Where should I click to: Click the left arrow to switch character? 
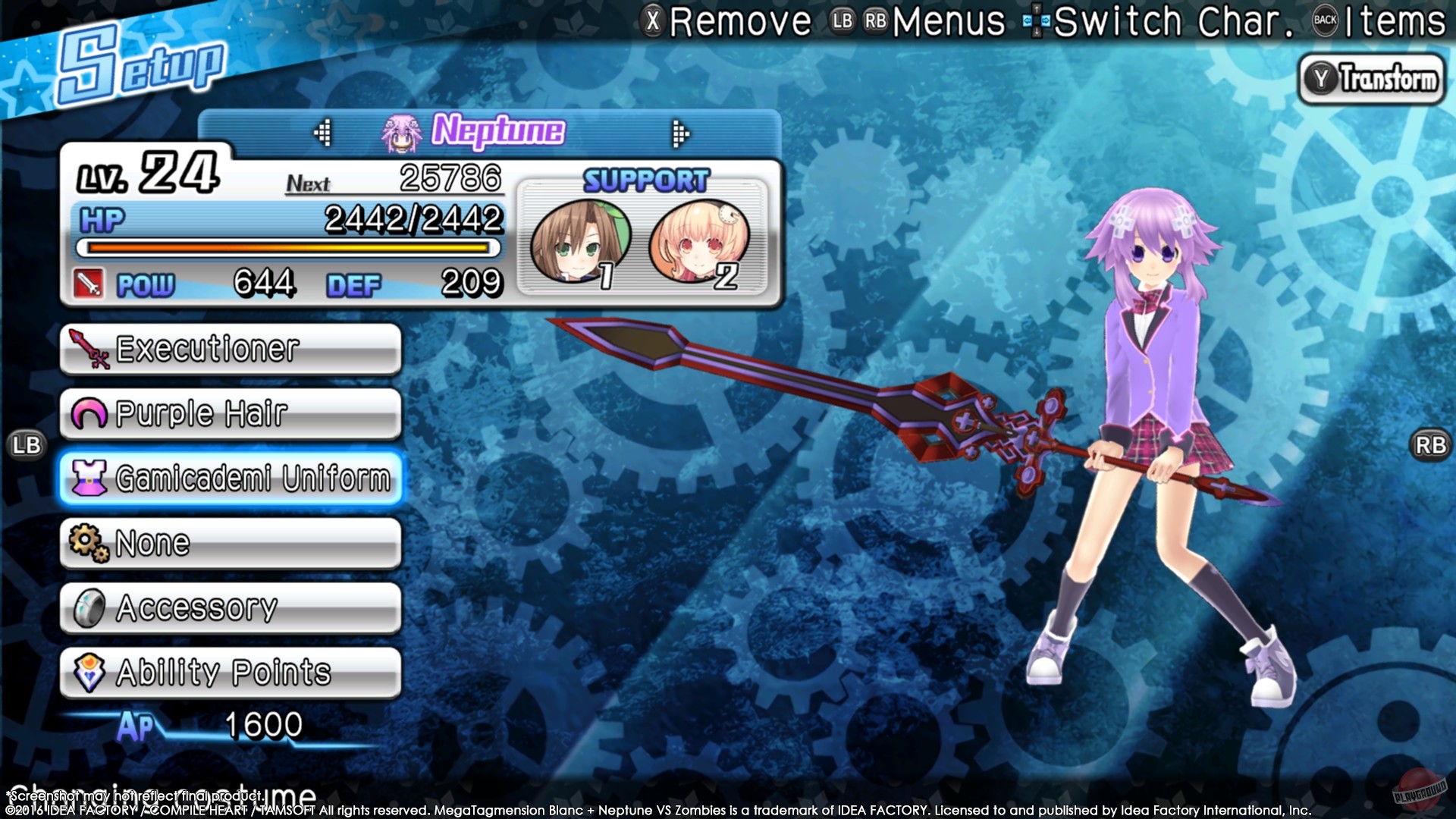pos(325,130)
